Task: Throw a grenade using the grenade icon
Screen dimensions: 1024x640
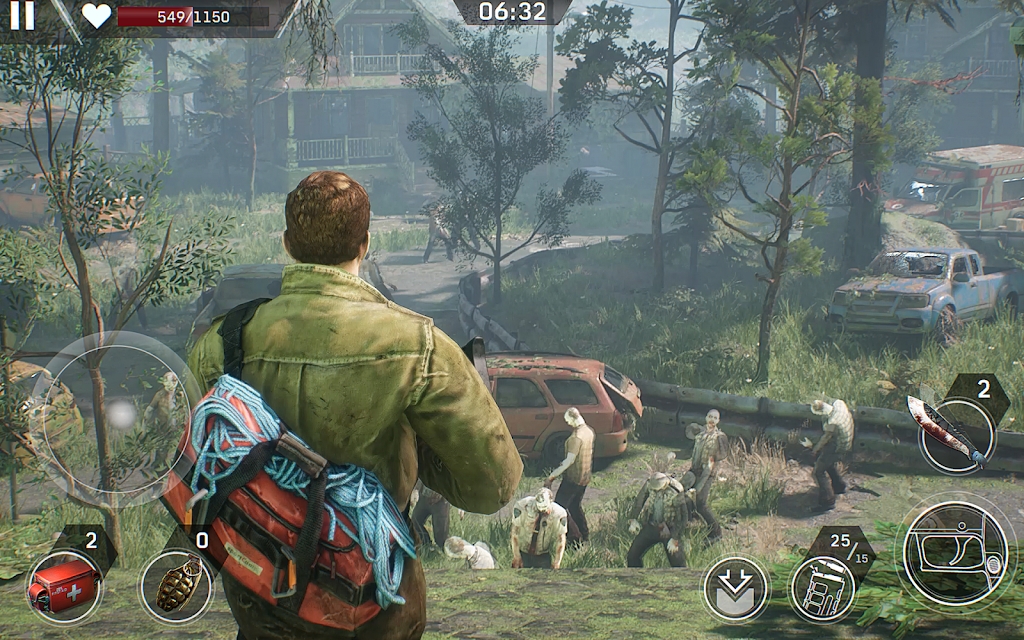Action: coord(176,587)
